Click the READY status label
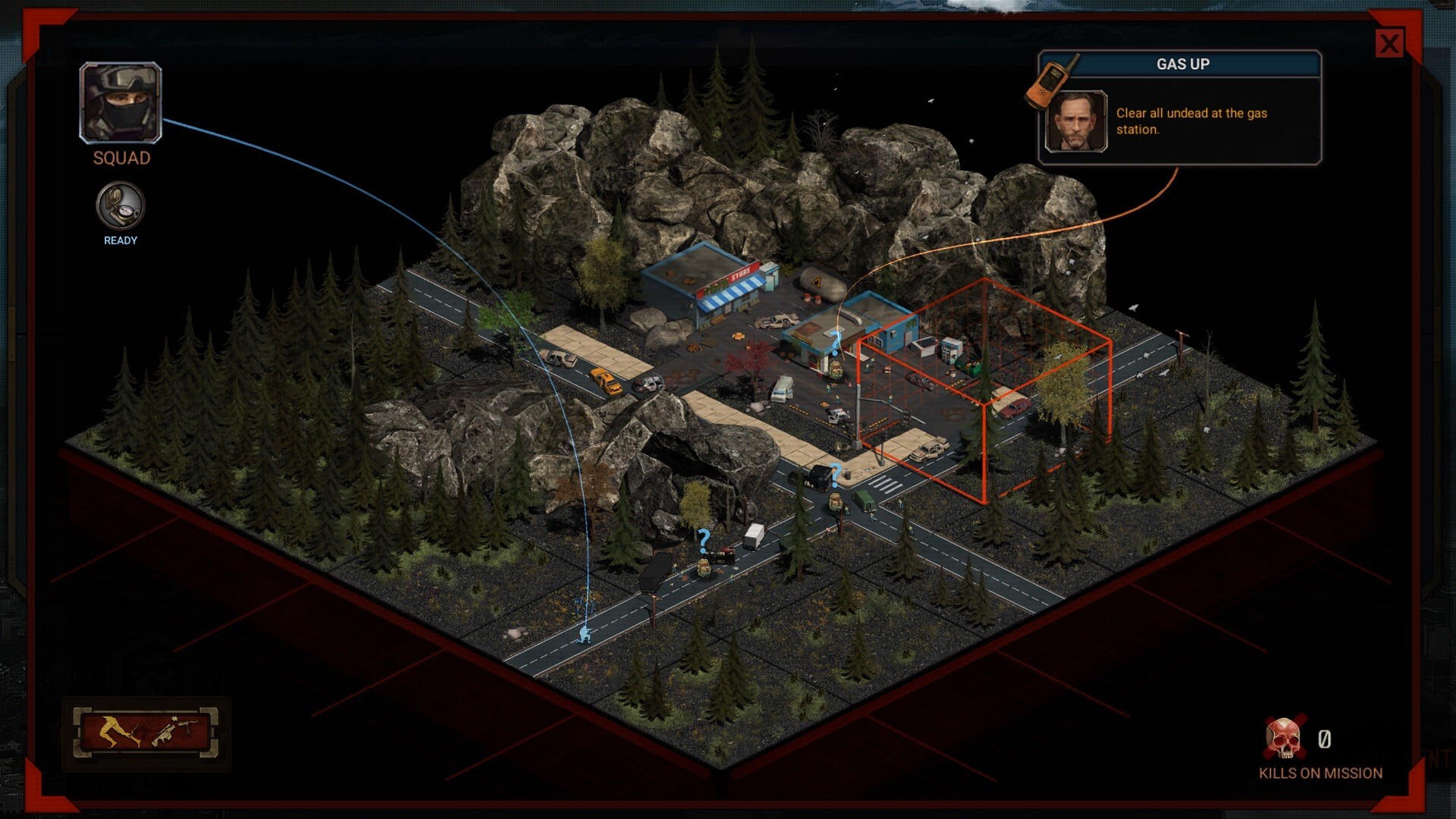This screenshot has width=1456, height=819. (x=119, y=240)
